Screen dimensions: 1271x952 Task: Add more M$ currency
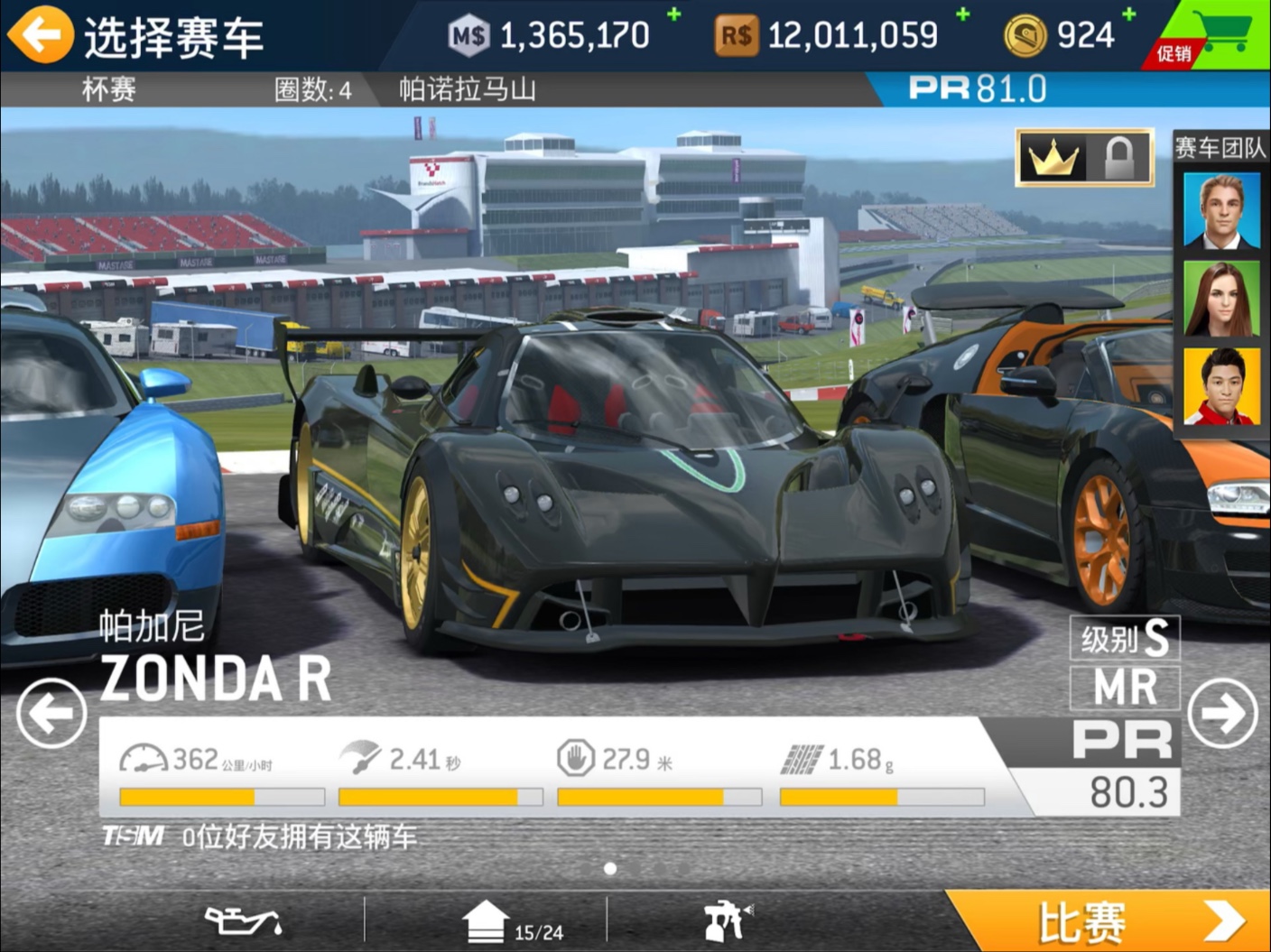(x=673, y=14)
